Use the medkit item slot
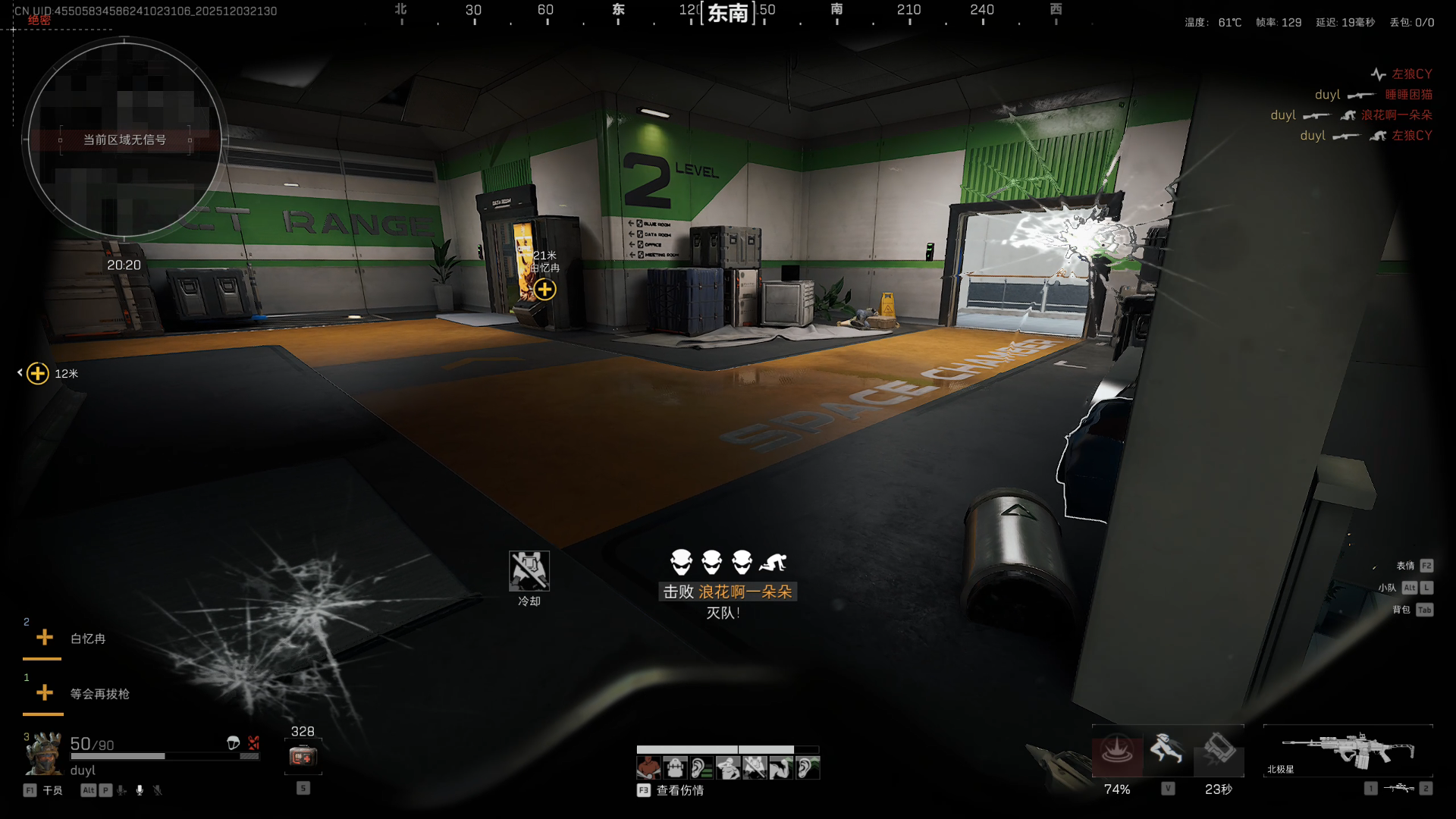This screenshot has width=1456, height=819. coord(303,756)
